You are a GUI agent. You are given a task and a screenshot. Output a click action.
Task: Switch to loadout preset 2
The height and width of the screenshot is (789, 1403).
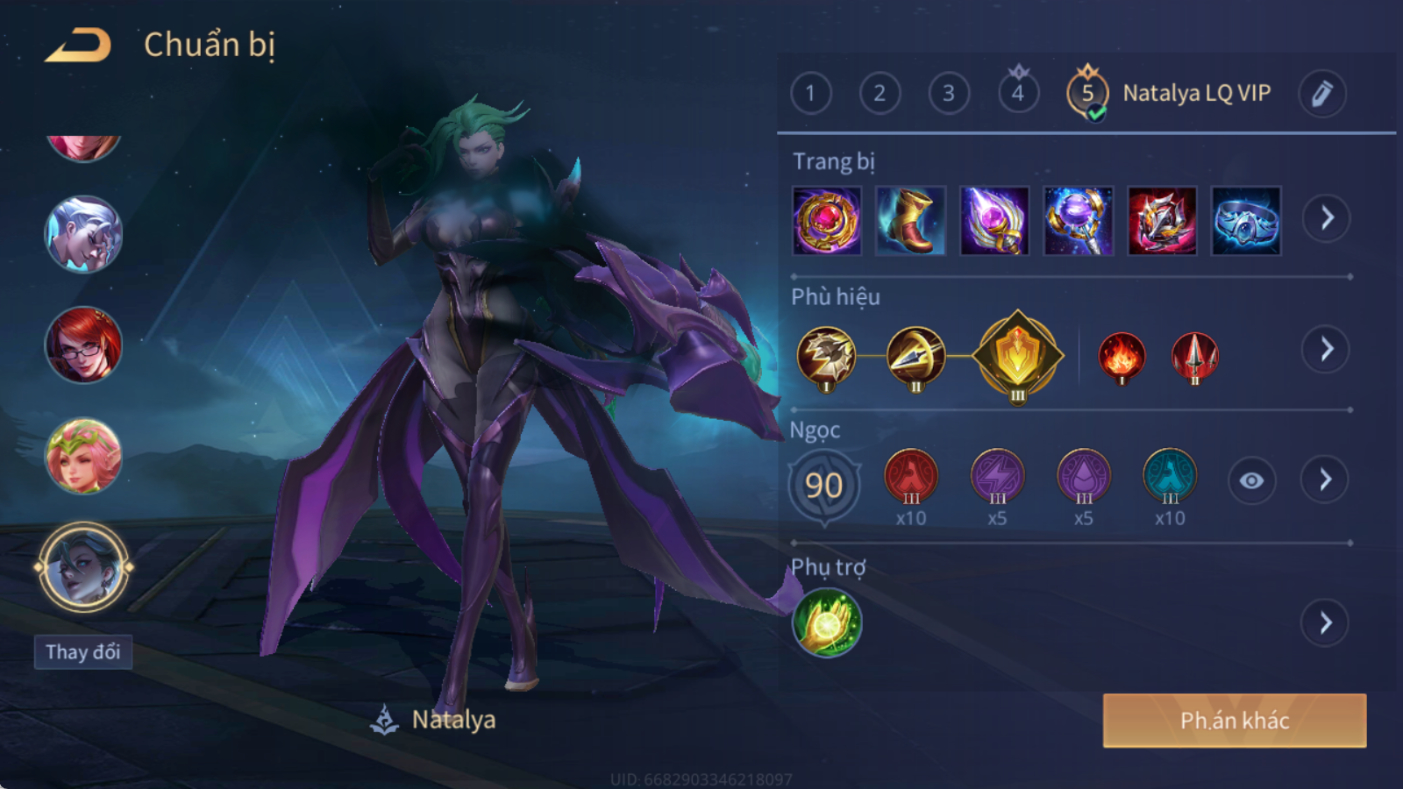[880, 94]
